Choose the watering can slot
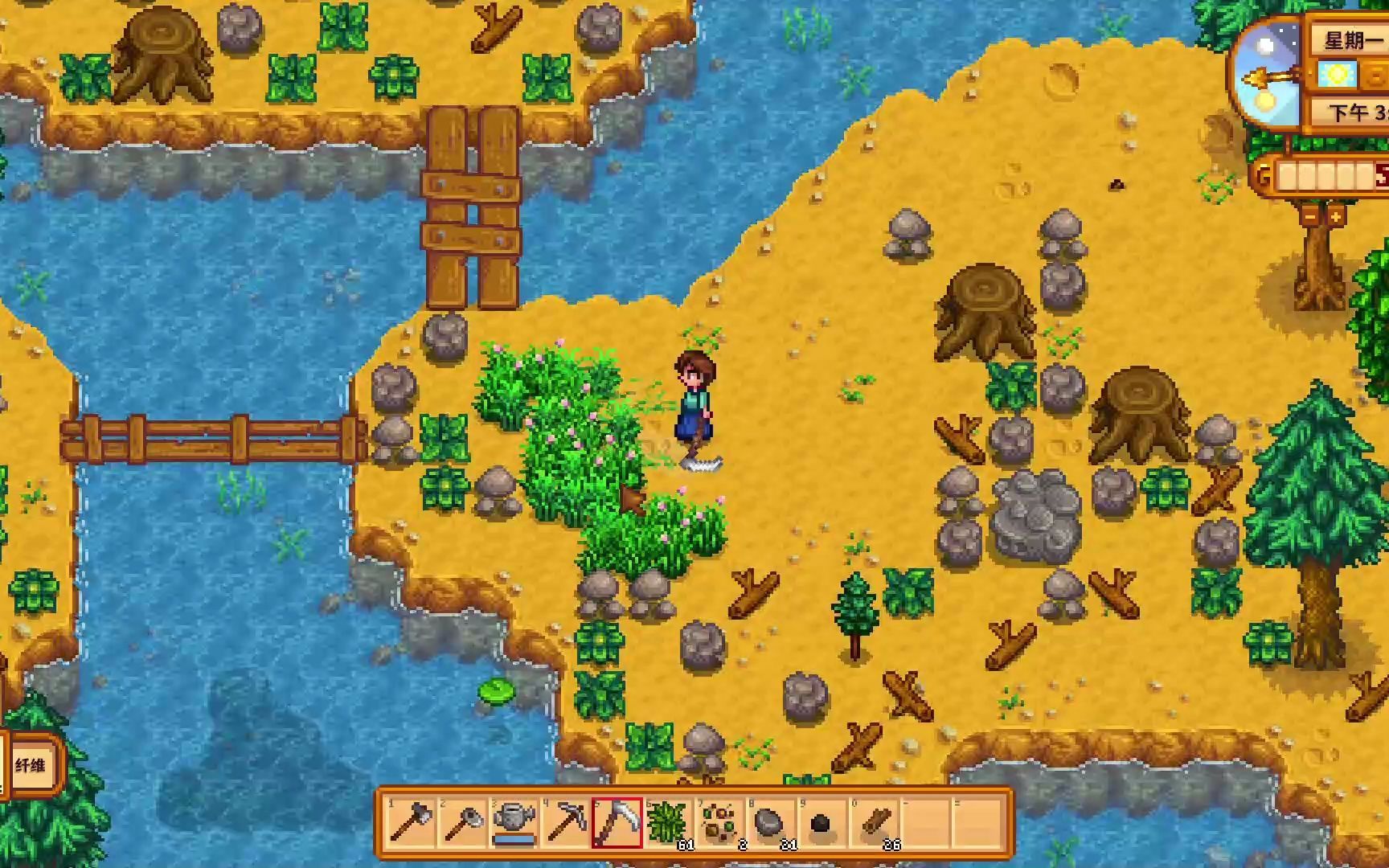 tap(514, 823)
